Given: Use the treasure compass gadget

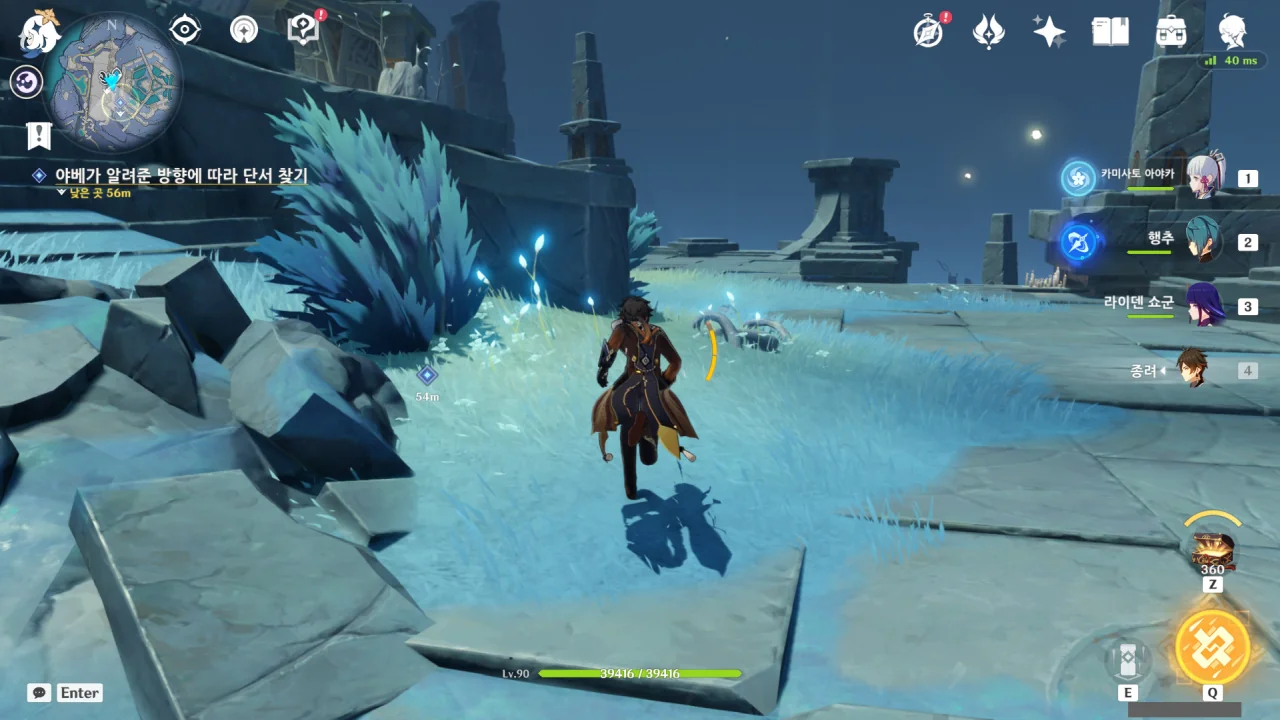Looking at the screenshot, I should point(1212,550).
